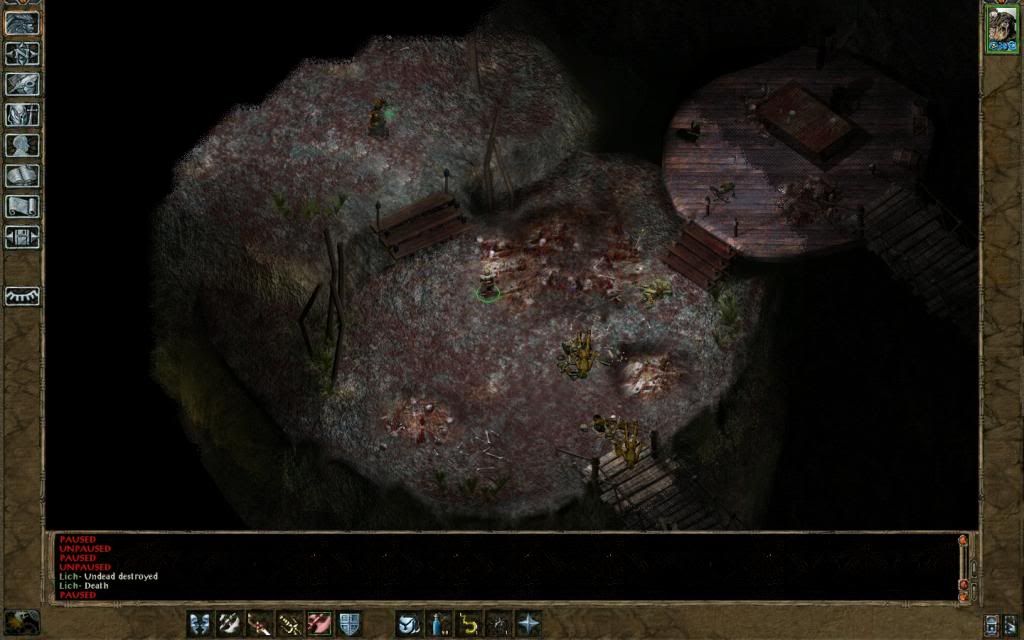Open the priest scroll screen
Screen dimensions: 1024x640
(22, 207)
